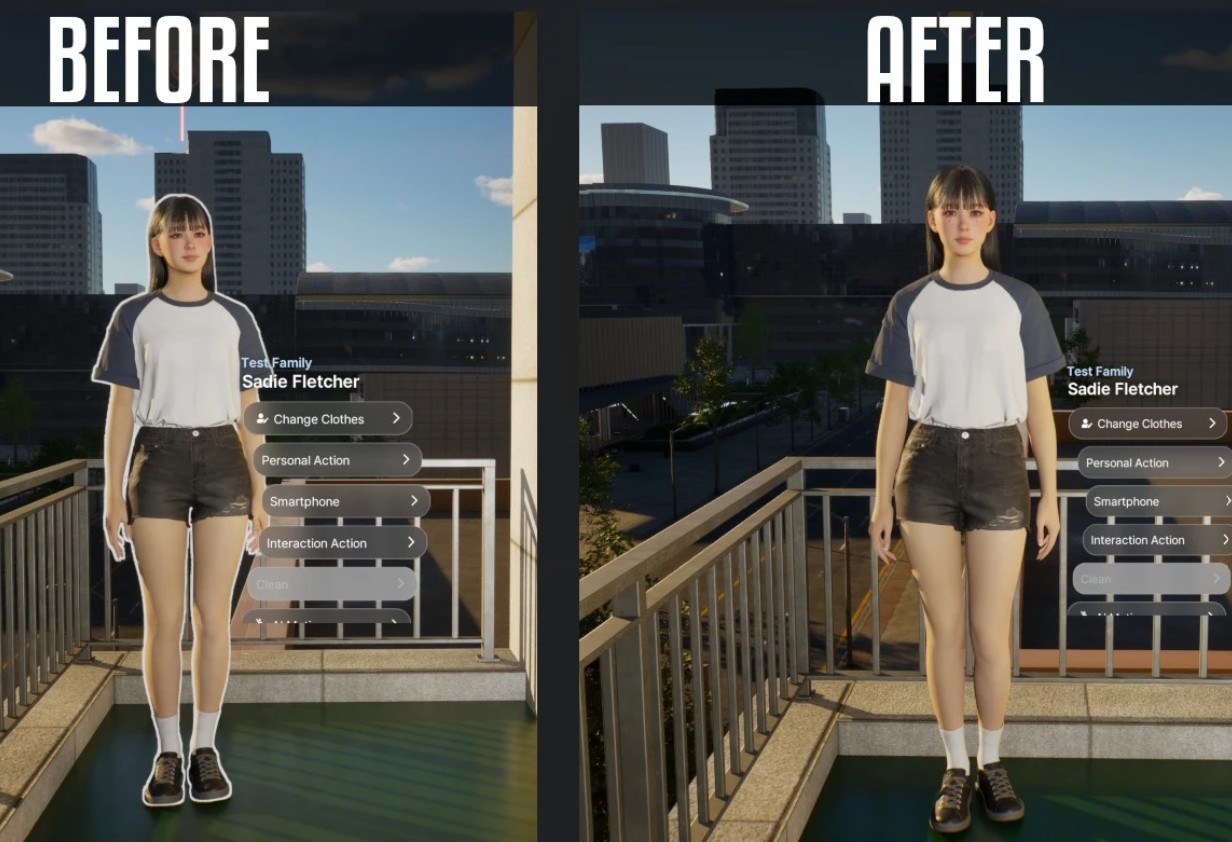This screenshot has height=842, width=1232.
Task: Click the greyed-out Clean option in AFTER panel
Action: click(1150, 579)
